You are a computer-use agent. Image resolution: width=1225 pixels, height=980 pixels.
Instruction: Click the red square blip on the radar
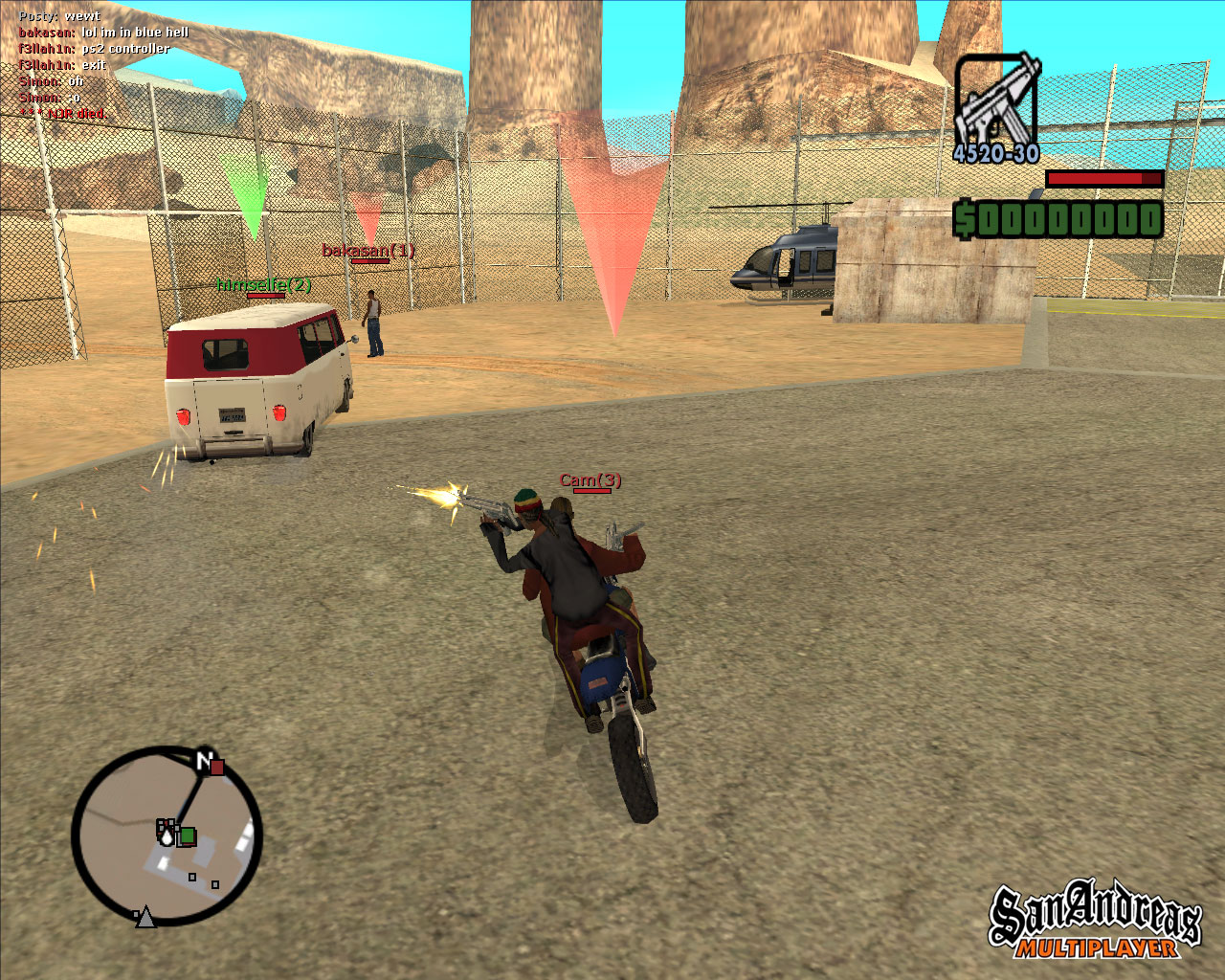point(218,767)
